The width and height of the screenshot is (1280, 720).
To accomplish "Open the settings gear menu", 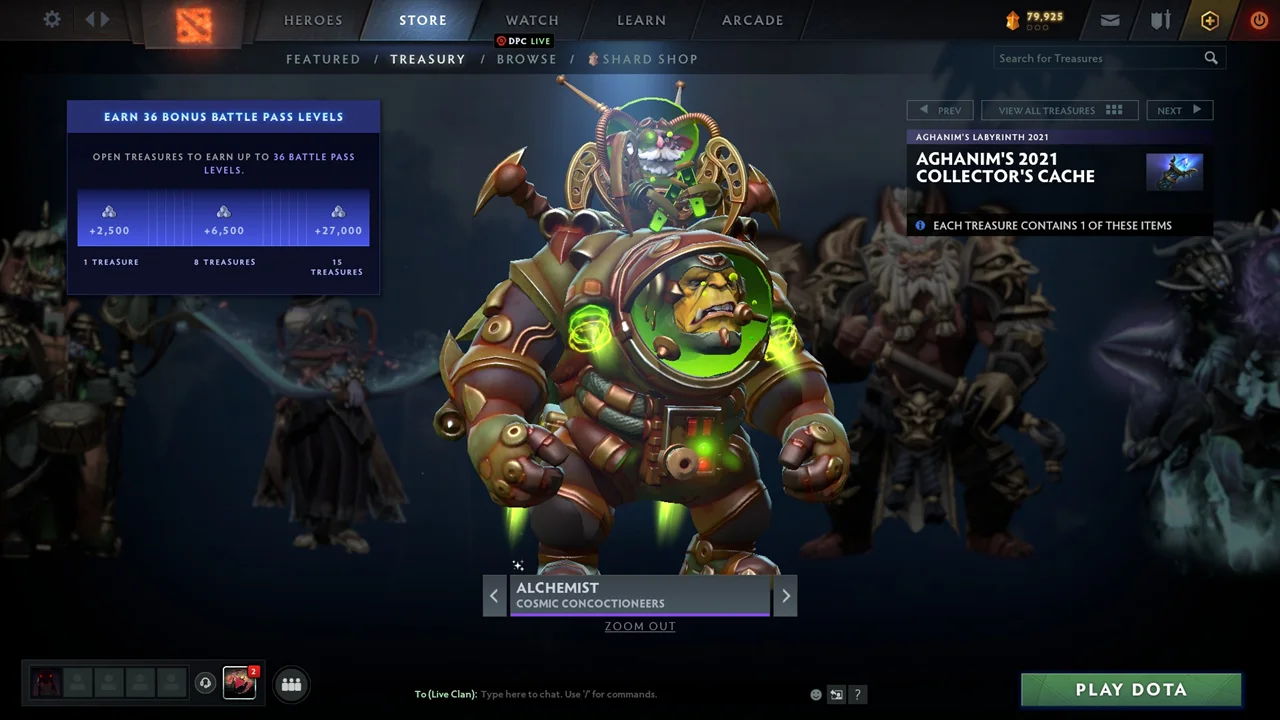I will [52, 20].
